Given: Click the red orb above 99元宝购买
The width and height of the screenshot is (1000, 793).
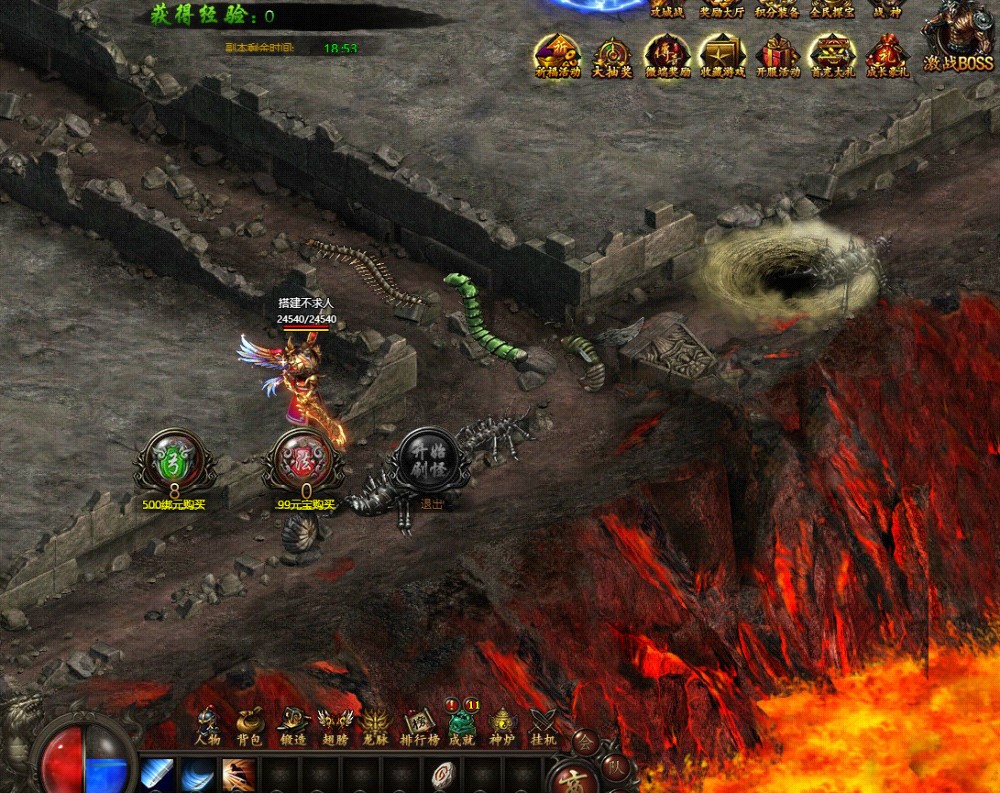Looking at the screenshot, I should (x=304, y=461).
